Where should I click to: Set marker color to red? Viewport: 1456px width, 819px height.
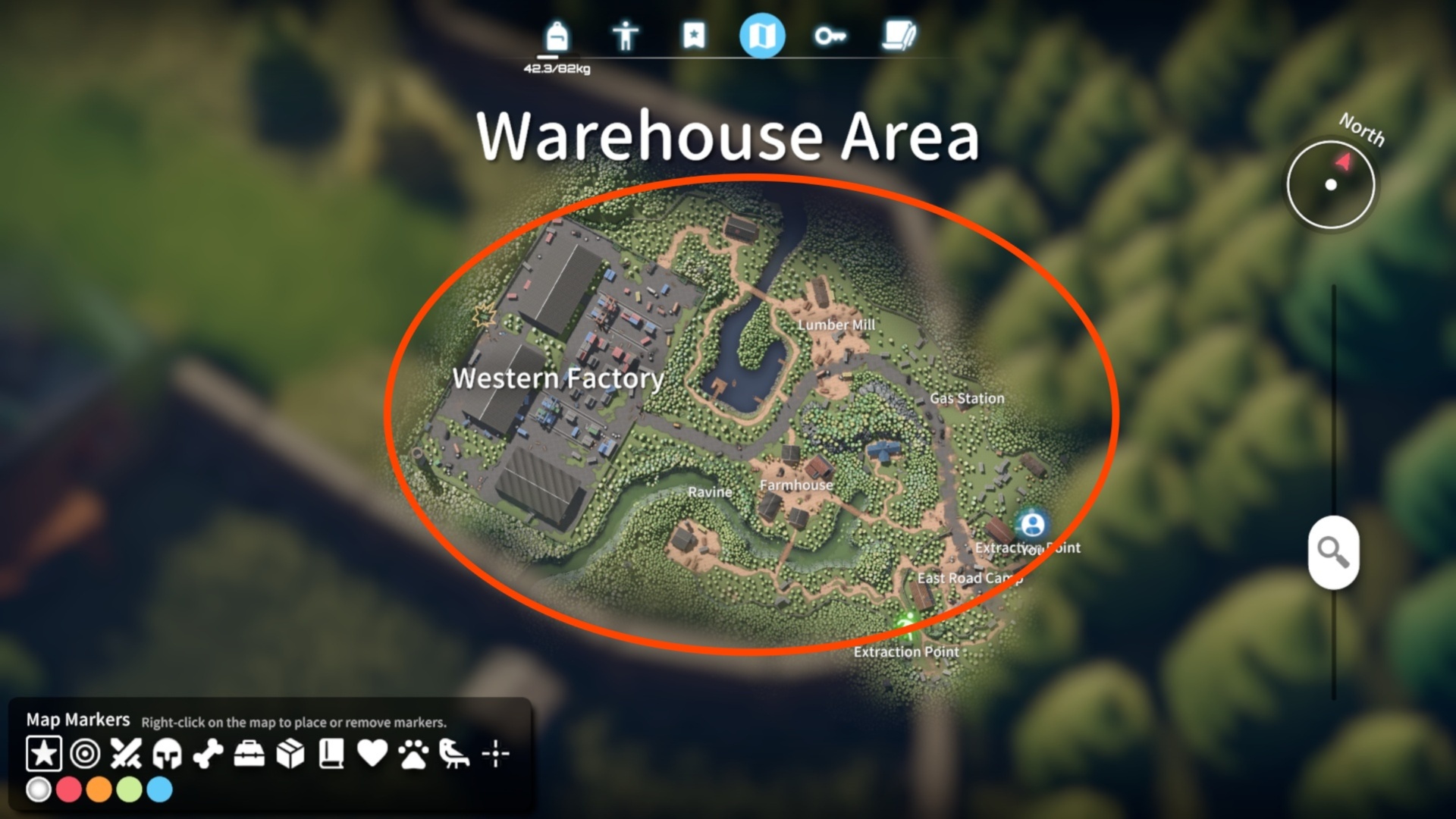pos(68,790)
